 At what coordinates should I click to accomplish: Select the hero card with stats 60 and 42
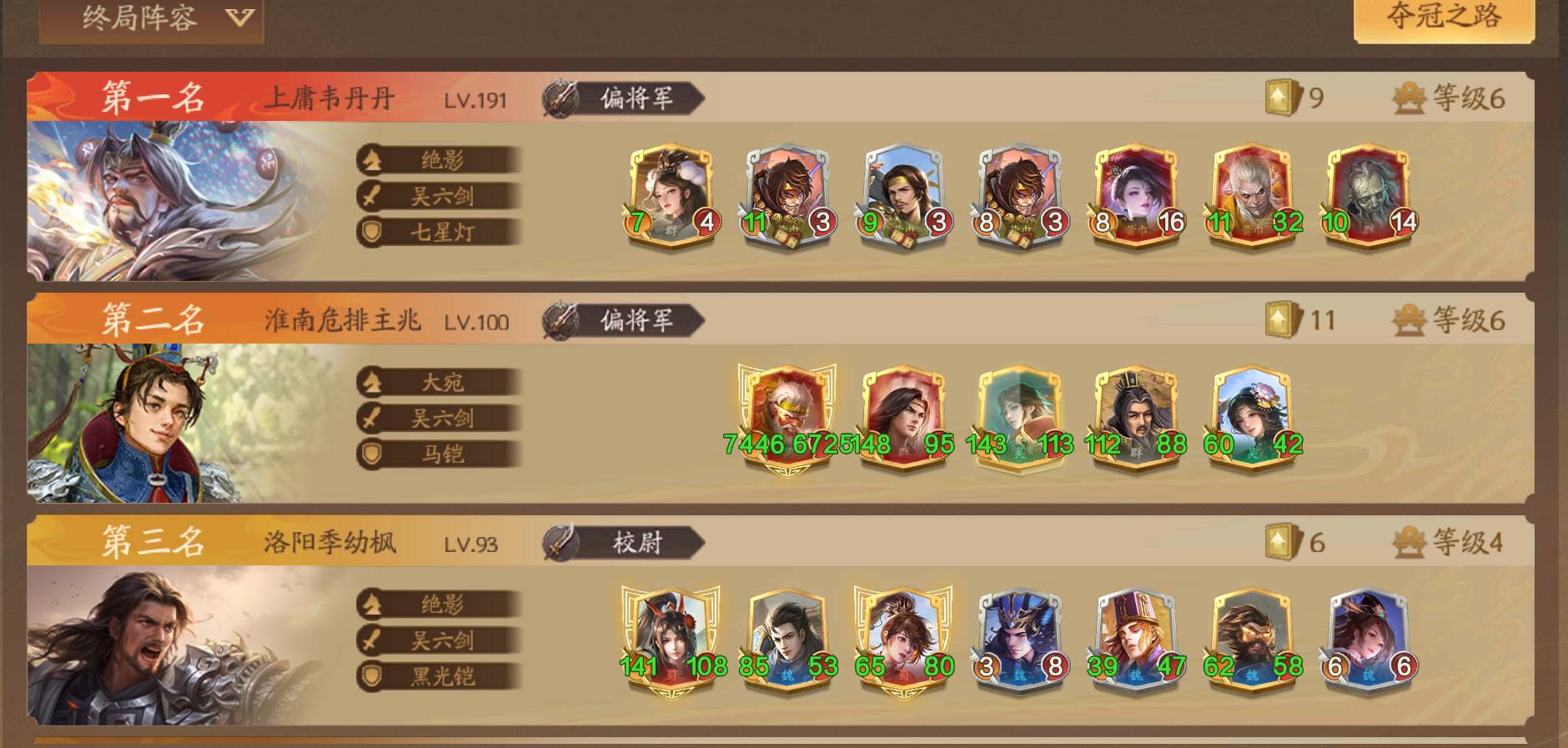1252,417
